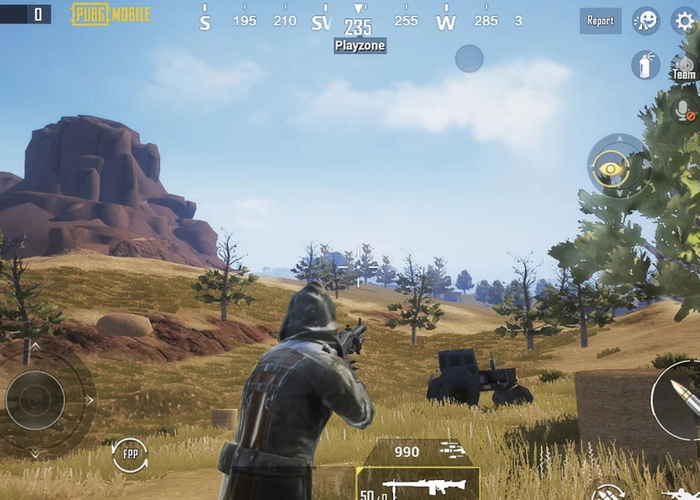700x500 pixels.
Task: Select the equipped machine gun weapon slot
Action: pos(418,485)
